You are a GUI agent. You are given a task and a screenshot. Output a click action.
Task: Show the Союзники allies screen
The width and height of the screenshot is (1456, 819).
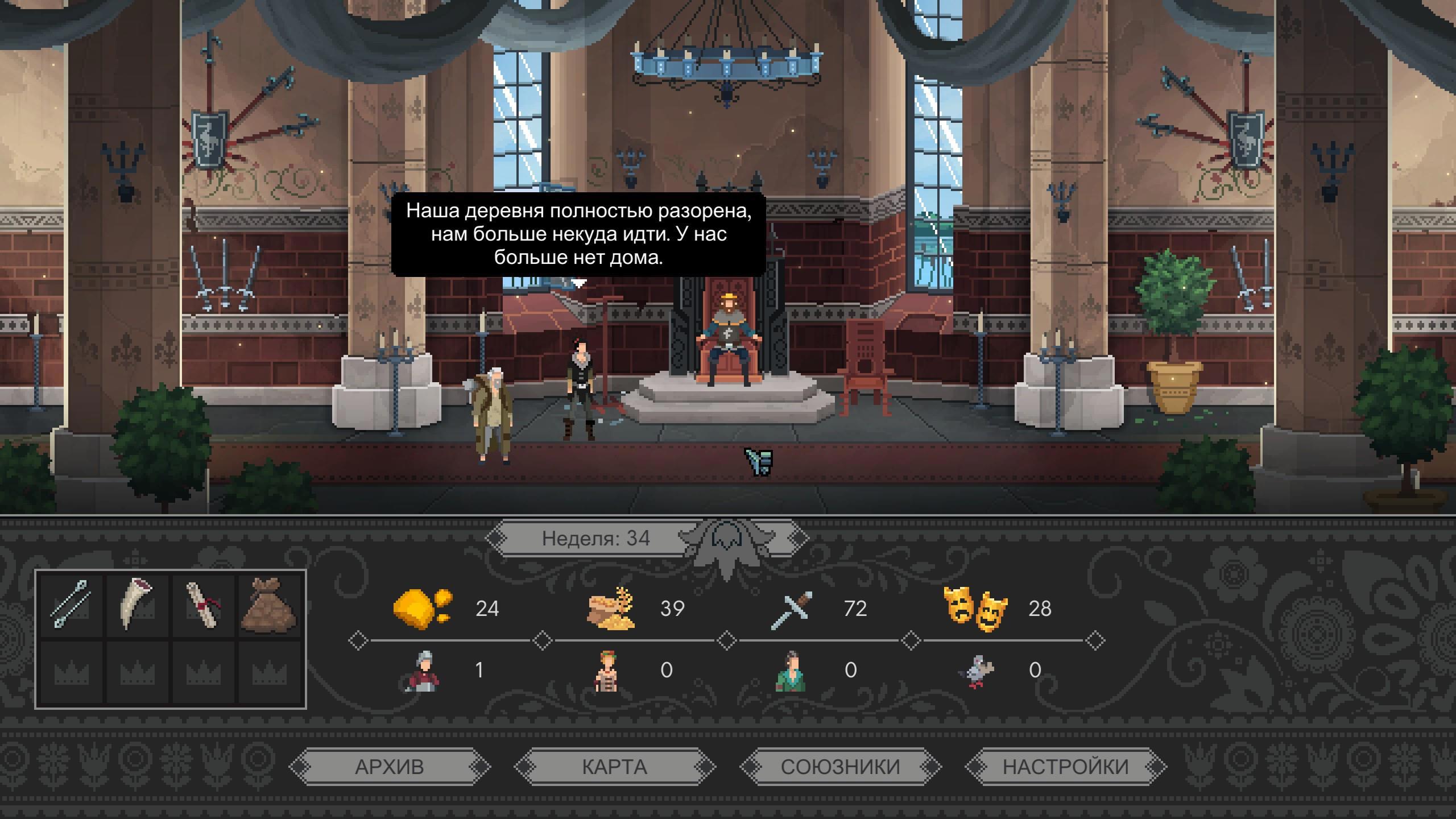pos(840,767)
